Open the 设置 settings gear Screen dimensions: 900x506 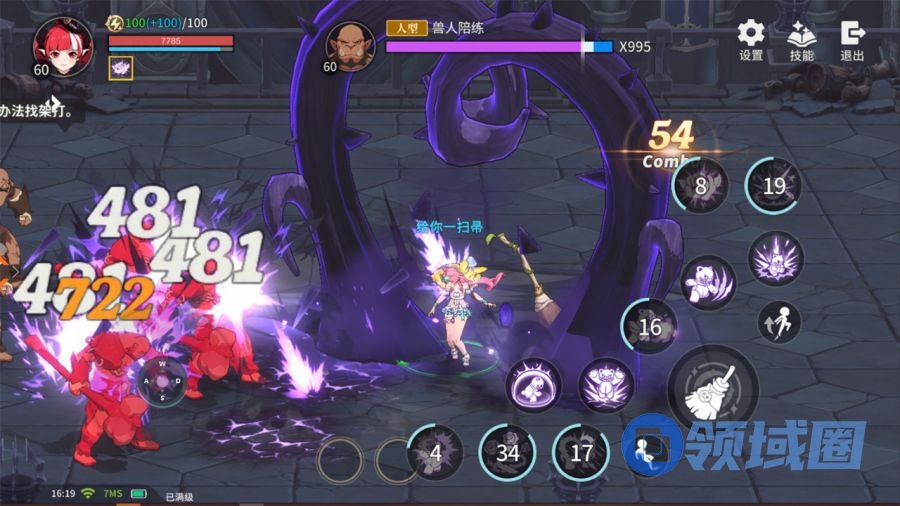(x=751, y=38)
